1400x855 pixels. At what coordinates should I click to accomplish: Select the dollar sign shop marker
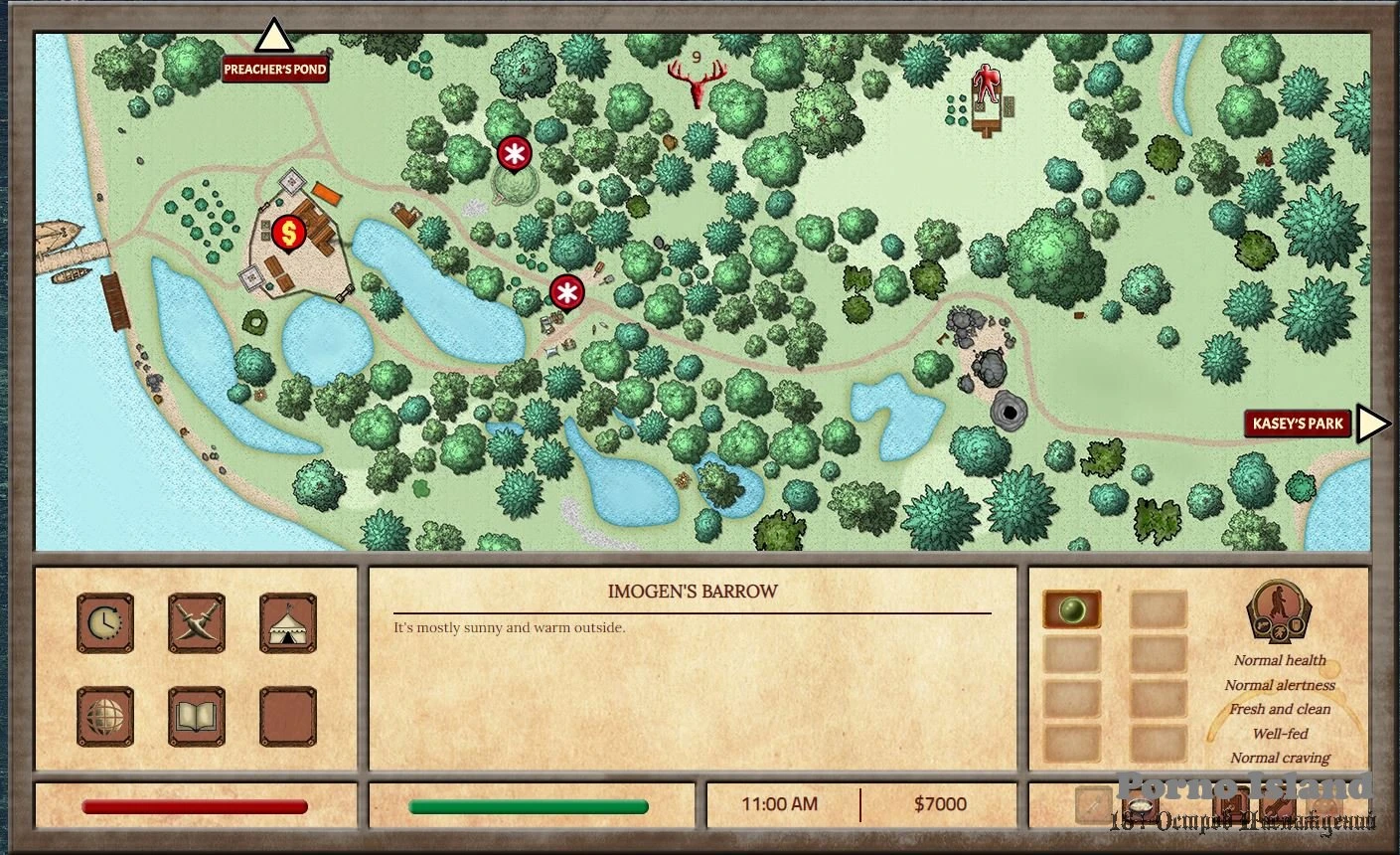(x=288, y=234)
